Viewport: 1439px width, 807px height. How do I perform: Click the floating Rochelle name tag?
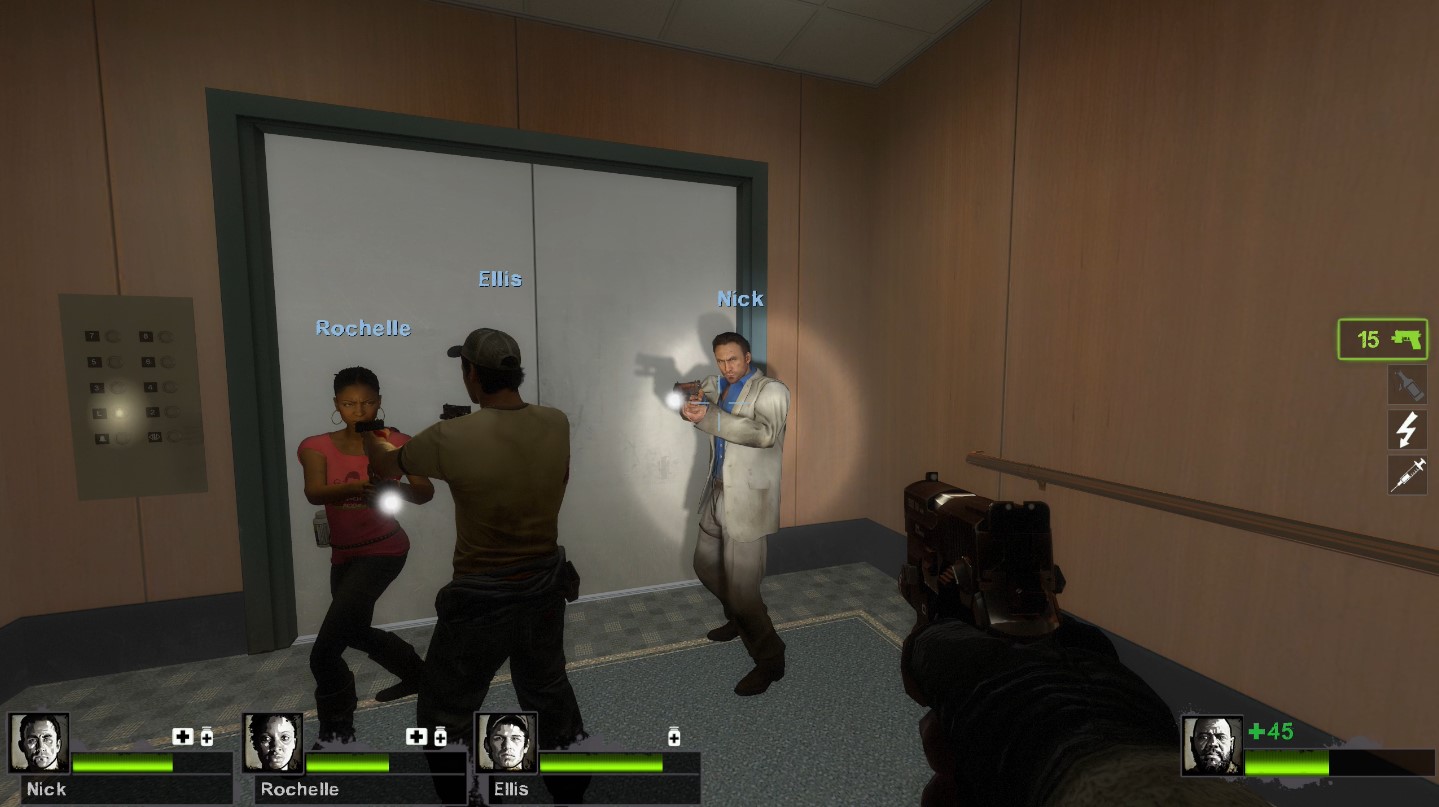pyautogui.click(x=362, y=327)
